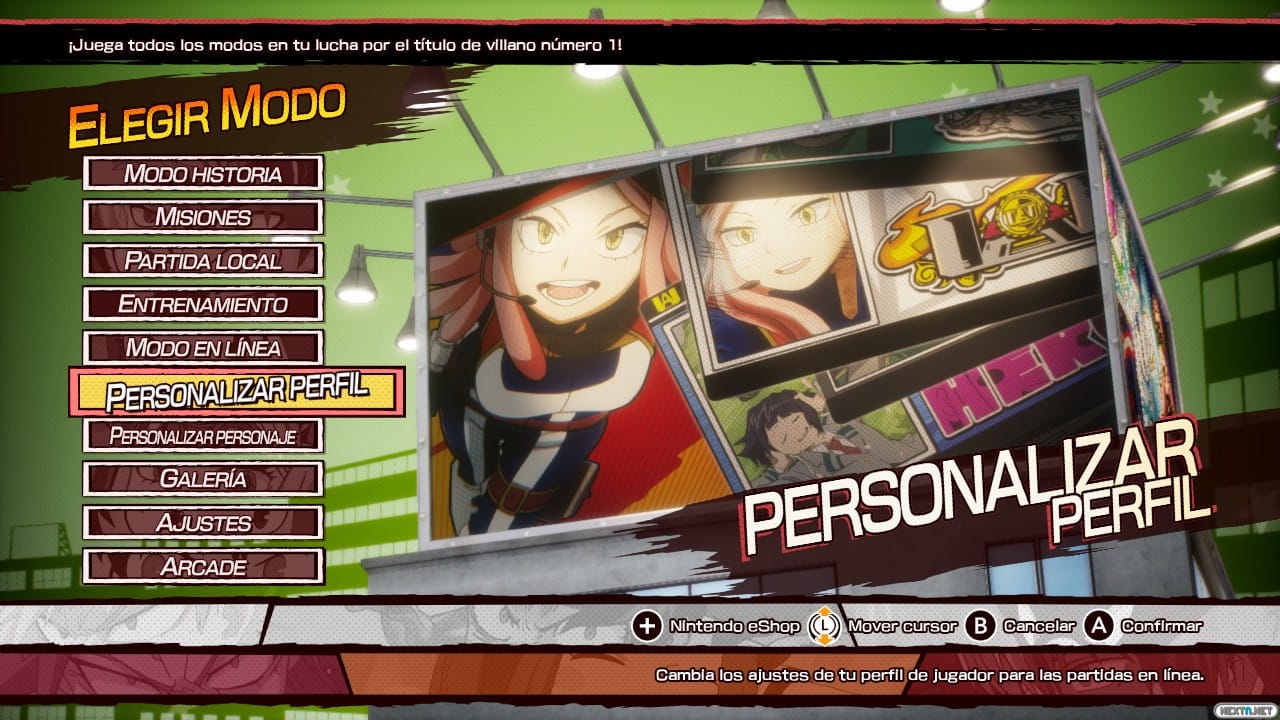Image resolution: width=1280 pixels, height=720 pixels.
Task: Start Arcade mode
Action: coord(203,566)
